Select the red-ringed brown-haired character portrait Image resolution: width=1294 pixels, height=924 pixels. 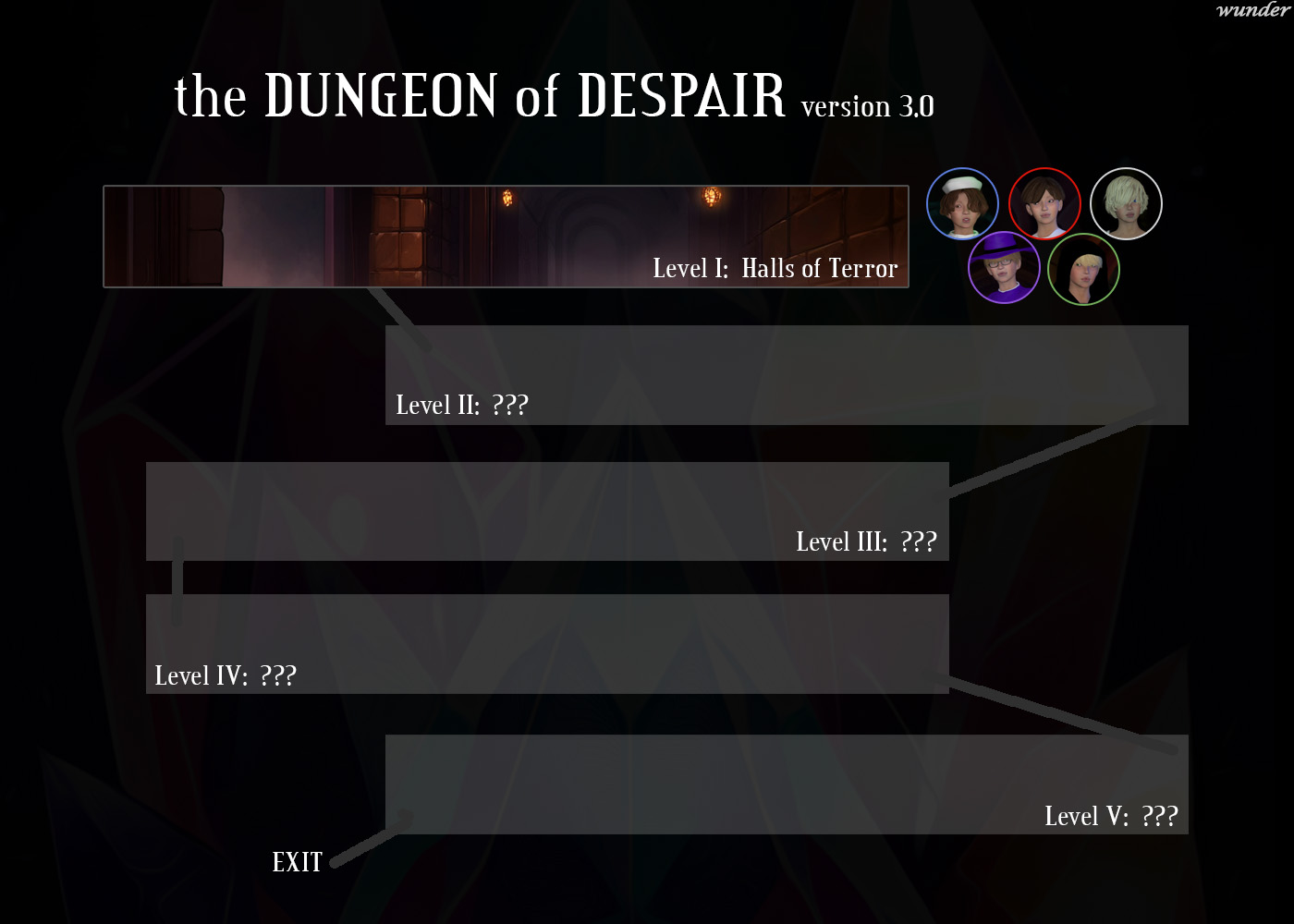[1045, 204]
